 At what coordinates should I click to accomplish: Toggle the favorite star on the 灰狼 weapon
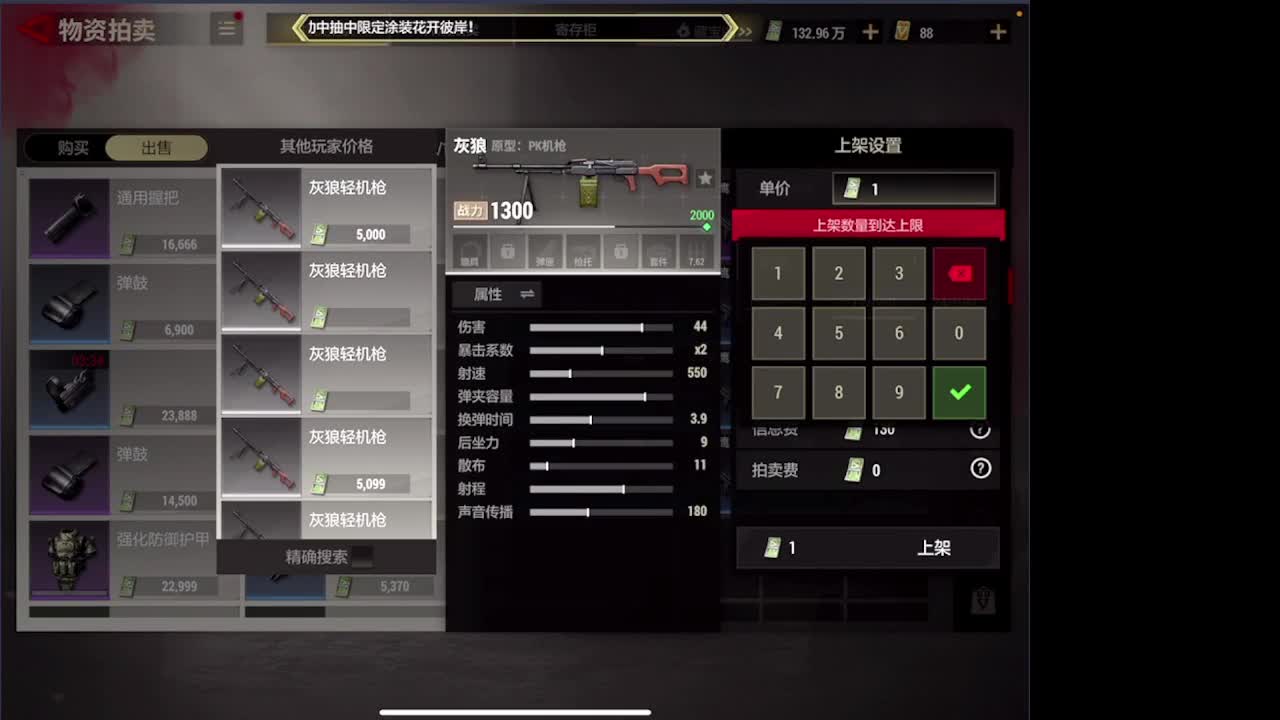point(706,178)
